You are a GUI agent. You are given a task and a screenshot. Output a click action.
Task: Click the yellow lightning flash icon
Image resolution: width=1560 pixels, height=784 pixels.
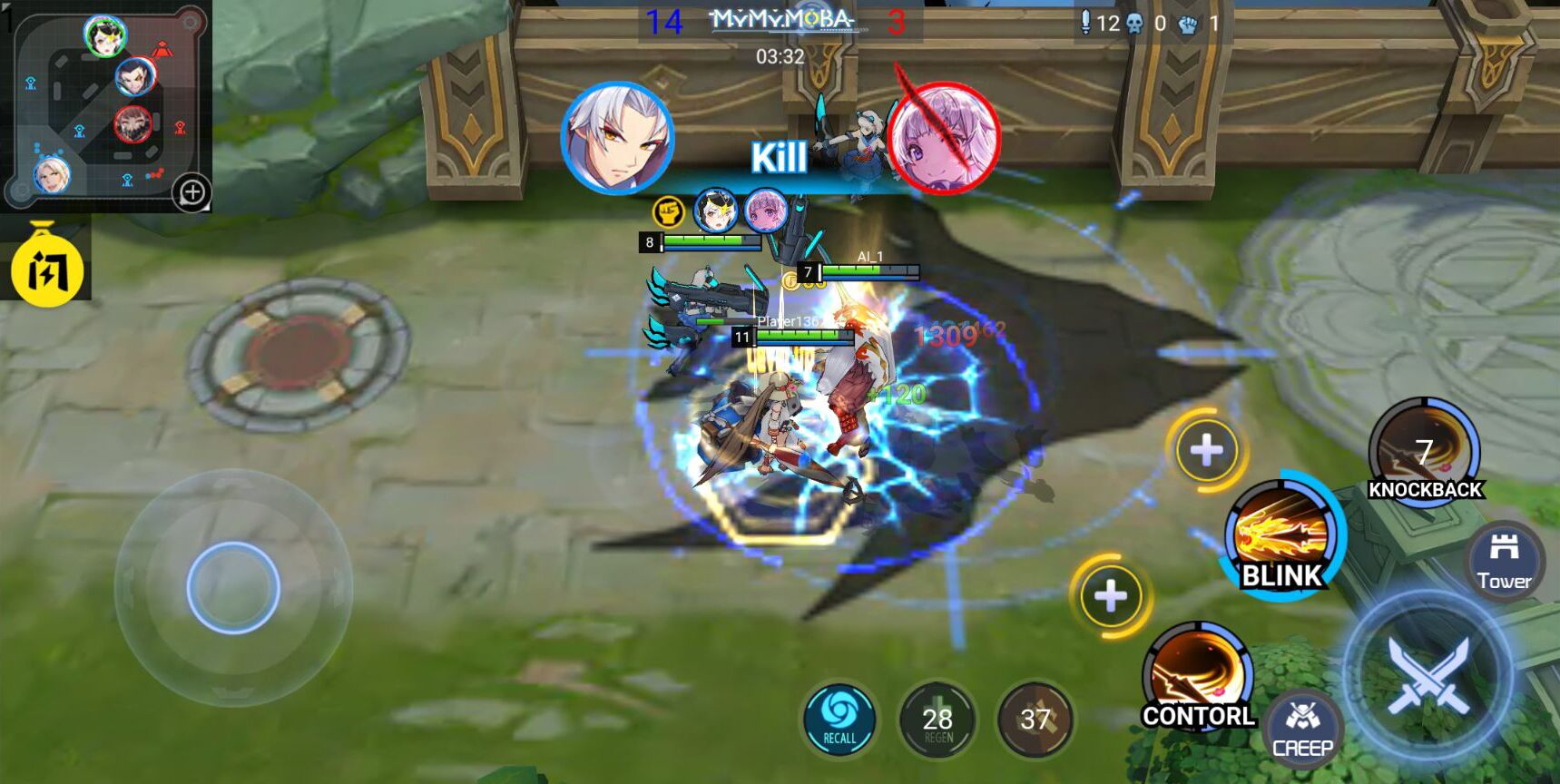tap(46, 270)
